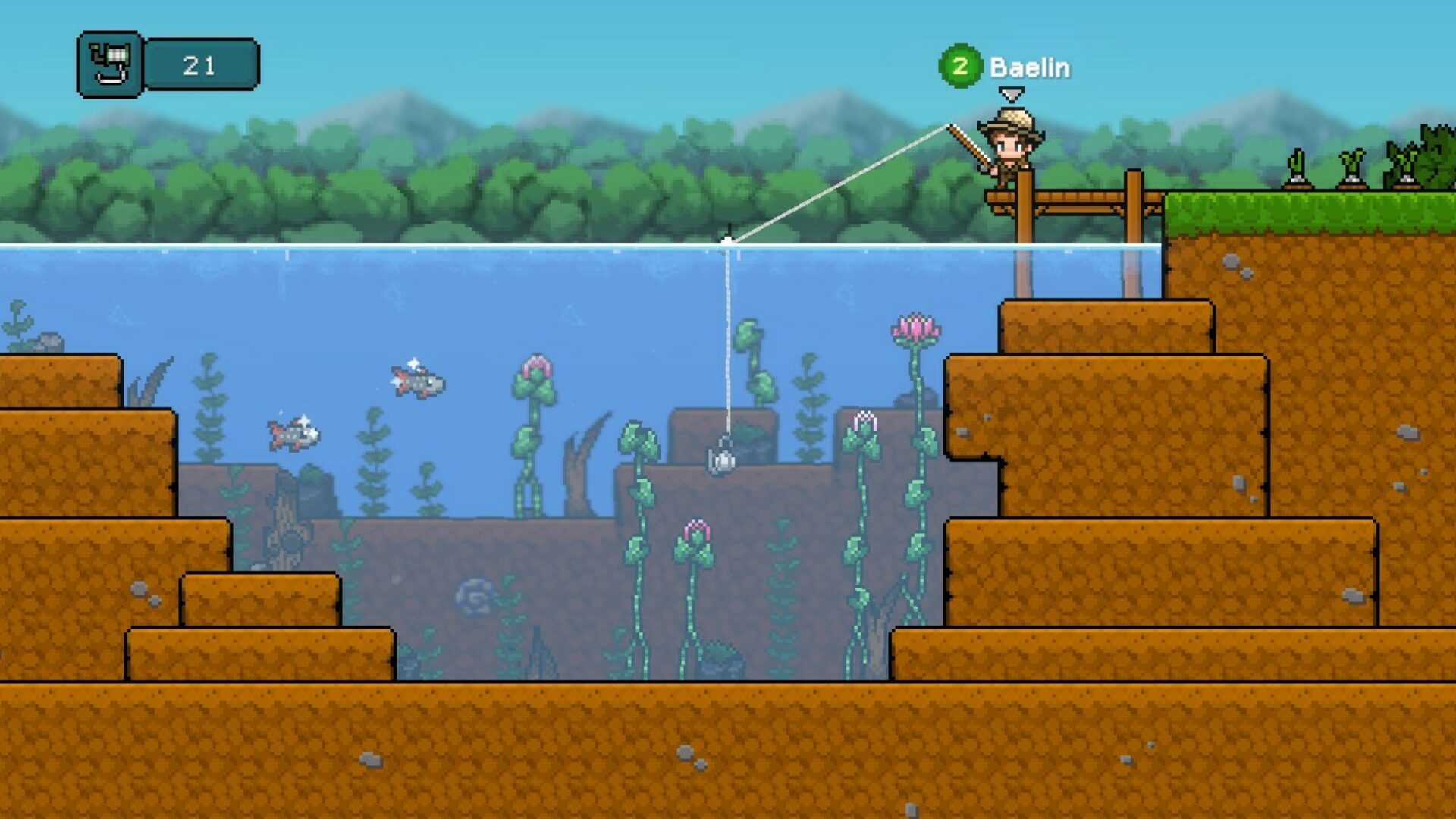Select the Baelin player name tag
This screenshot has height=819, width=1456.
click(x=1029, y=67)
